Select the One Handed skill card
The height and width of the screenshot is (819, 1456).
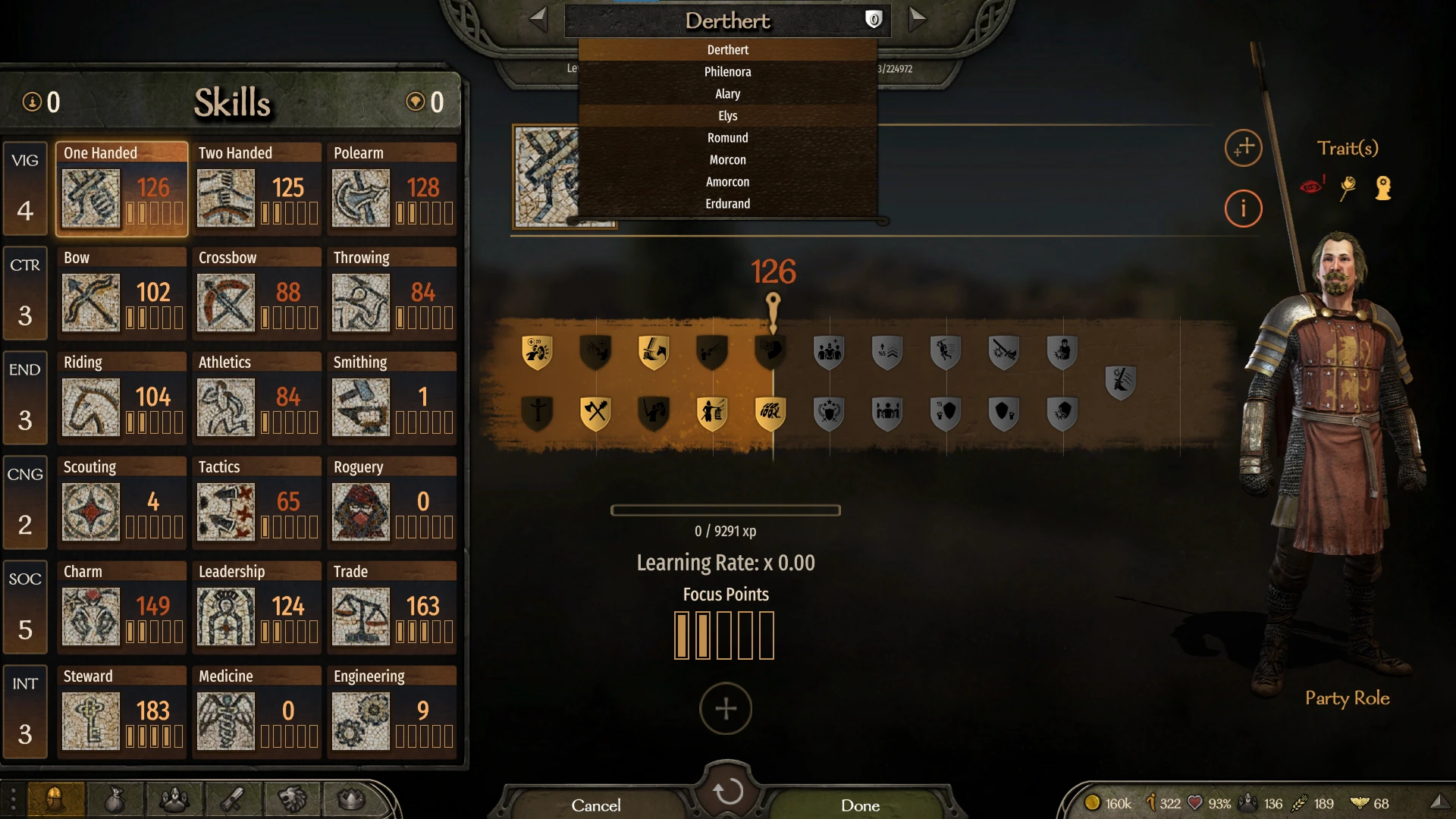tap(121, 189)
